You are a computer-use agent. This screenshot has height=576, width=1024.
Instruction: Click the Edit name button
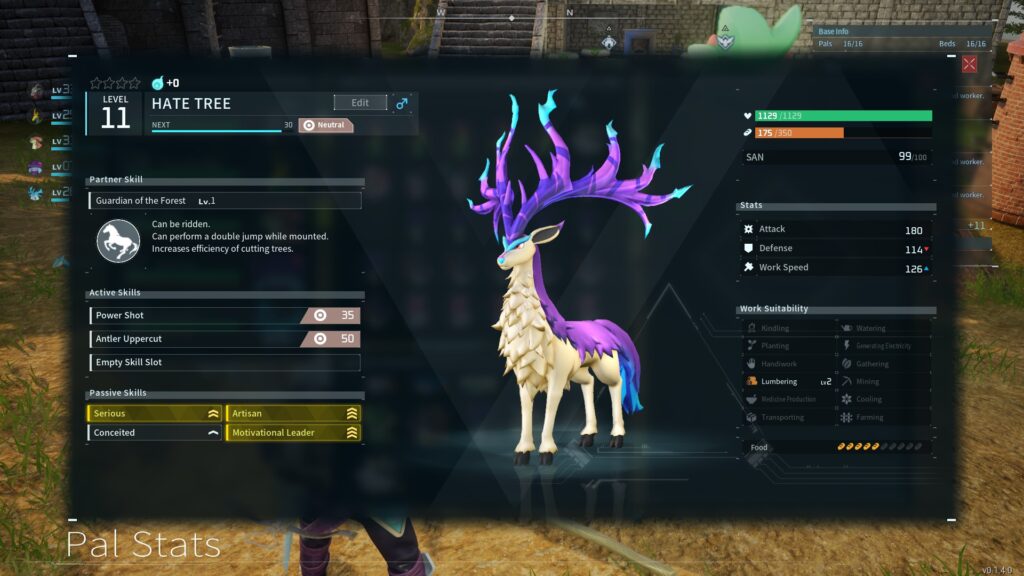pyautogui.click(x=360, y=103)
